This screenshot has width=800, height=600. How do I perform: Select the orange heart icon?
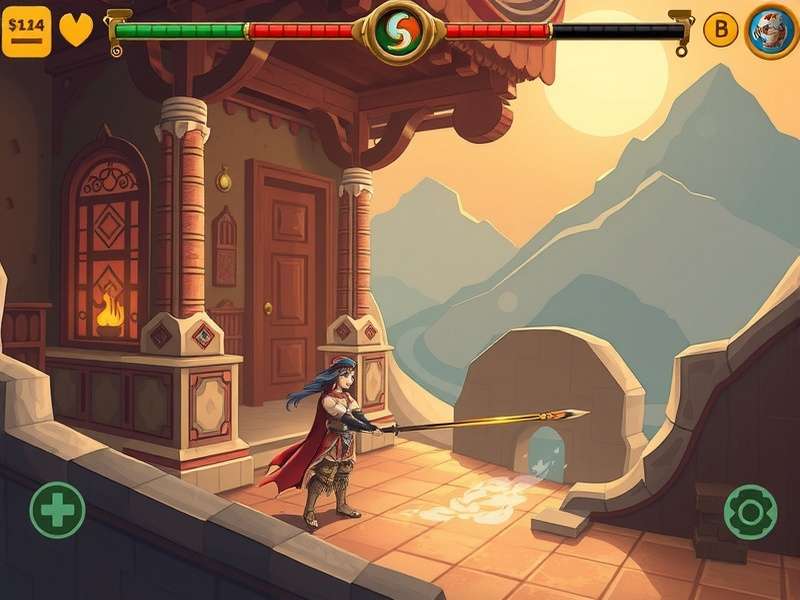(x=76, y=30)
